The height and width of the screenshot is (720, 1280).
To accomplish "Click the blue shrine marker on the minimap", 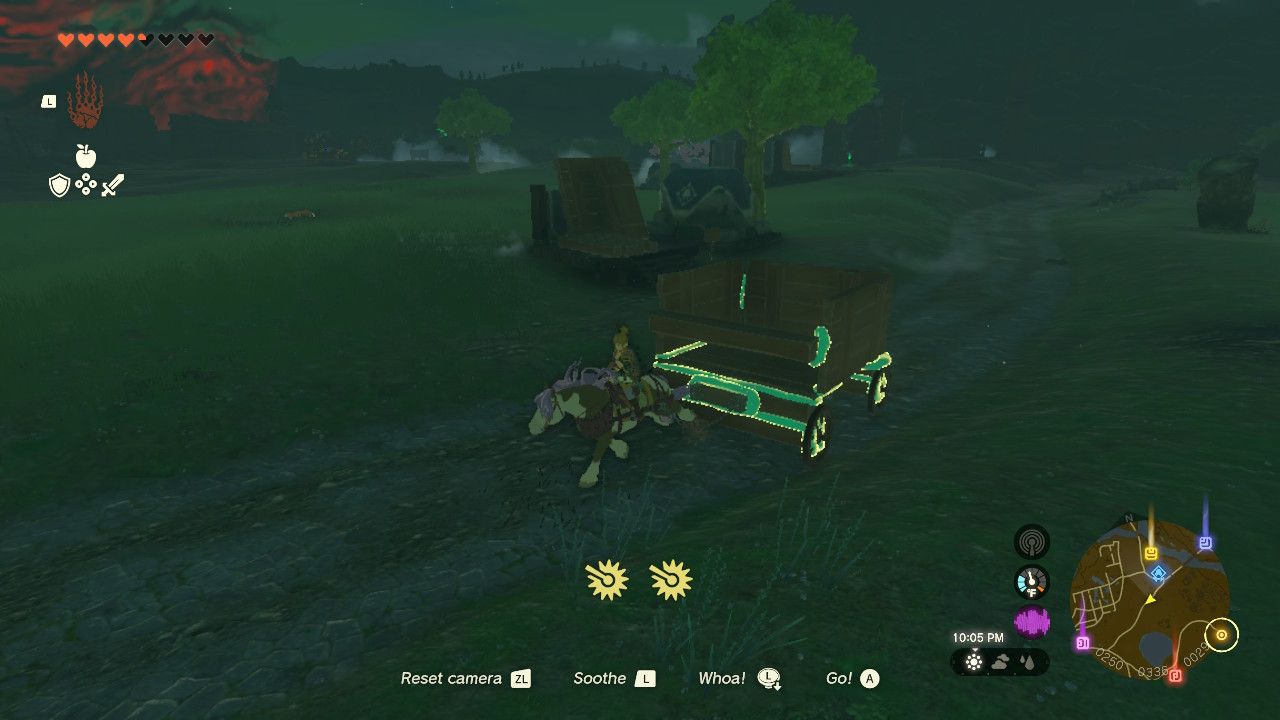I will pos(1158,573).
